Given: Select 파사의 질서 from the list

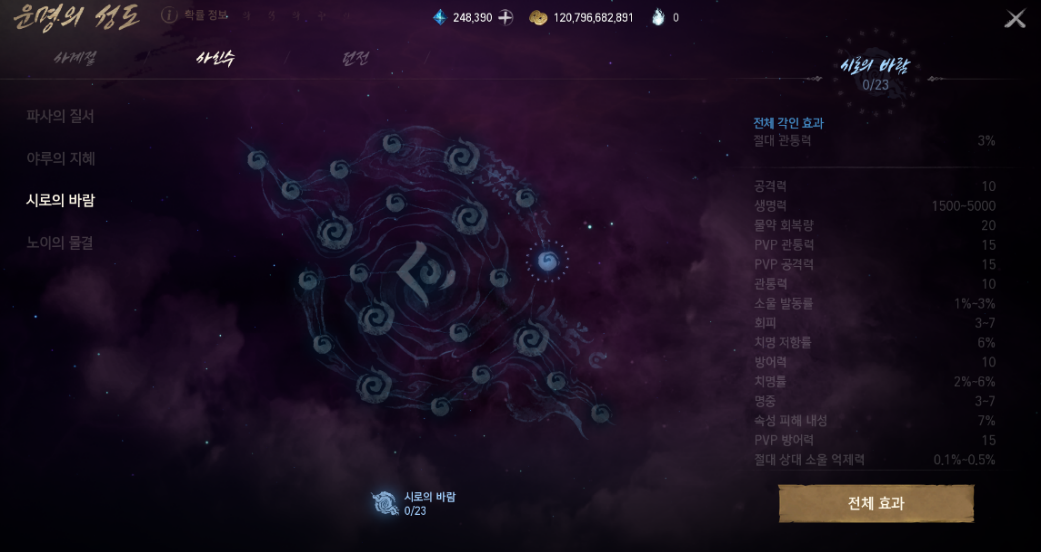Looking at the screenshot, I should pyautogui.click(x=60, y=116).
